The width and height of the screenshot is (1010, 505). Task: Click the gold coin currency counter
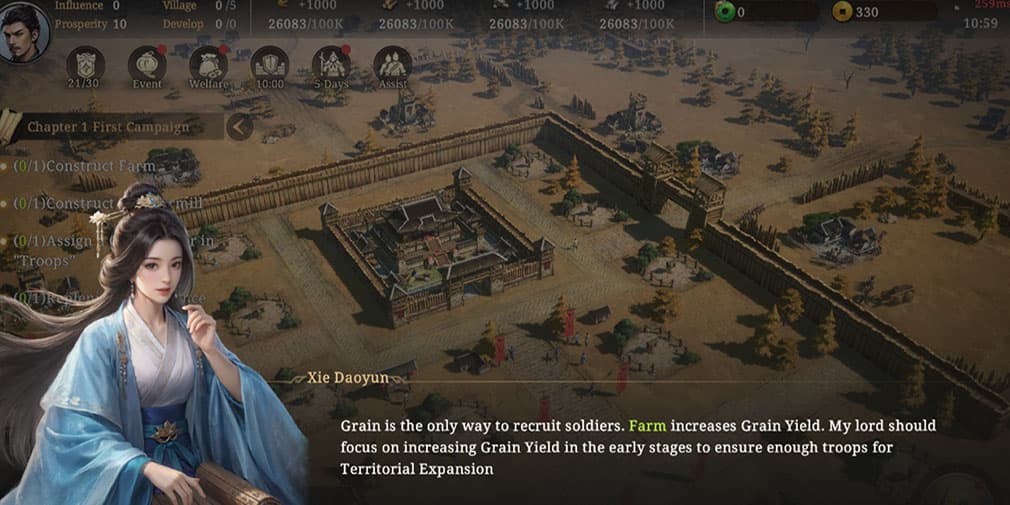[885, 12]
